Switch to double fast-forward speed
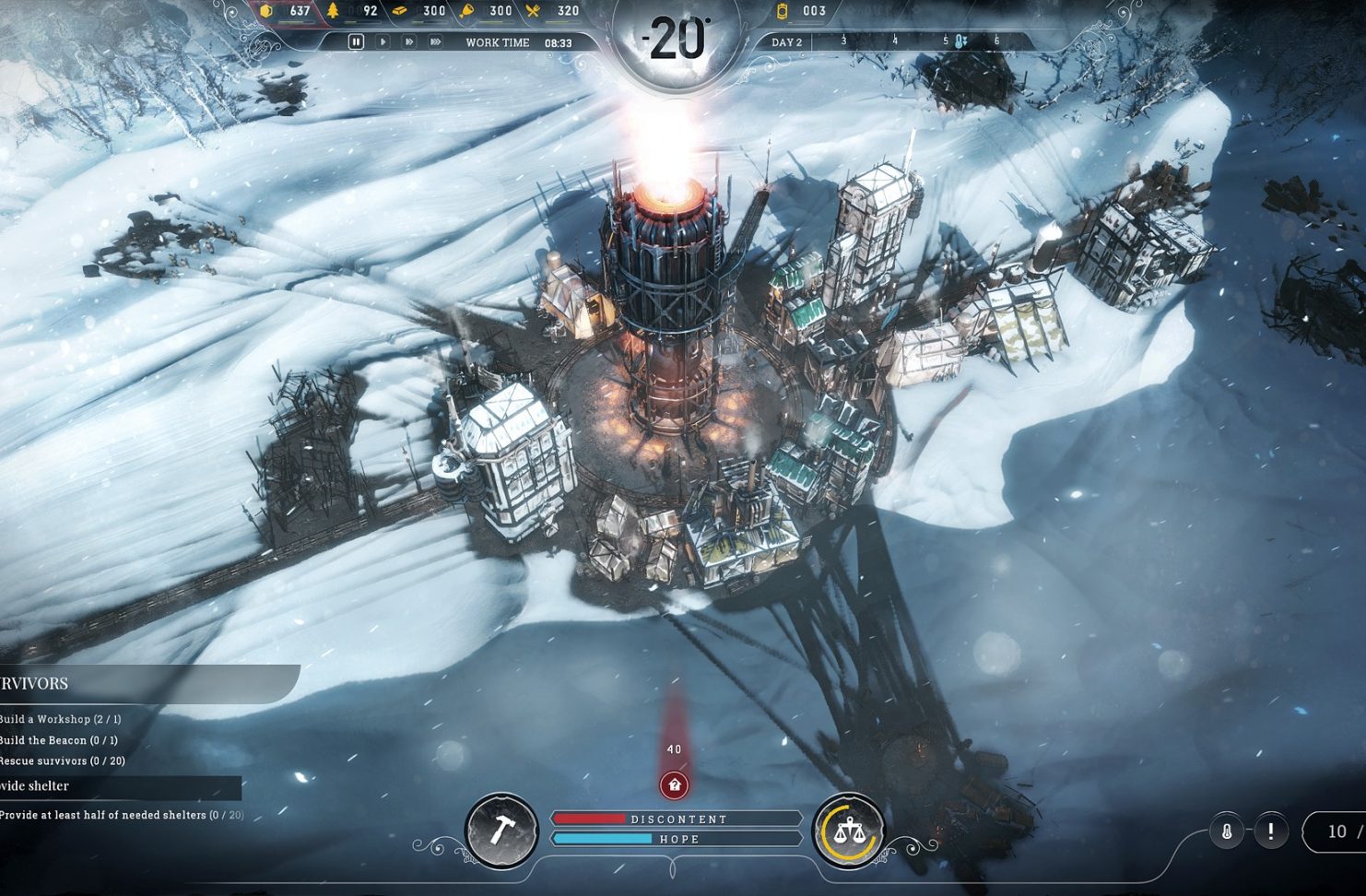The height and width of the screenshot is (896, 1366). pyautogui.click(x=409, y=41)
